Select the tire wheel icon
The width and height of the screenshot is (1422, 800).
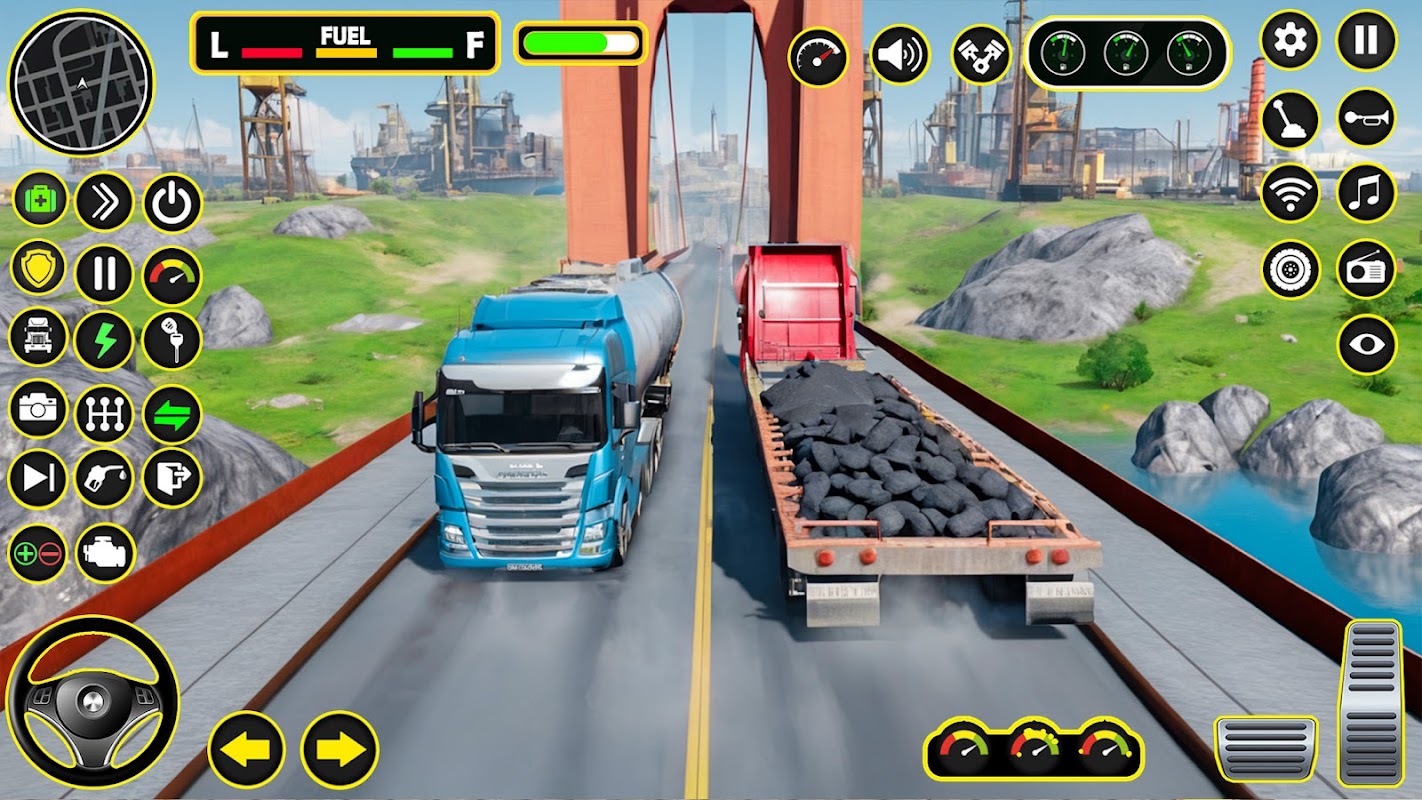click(1290, 269)
